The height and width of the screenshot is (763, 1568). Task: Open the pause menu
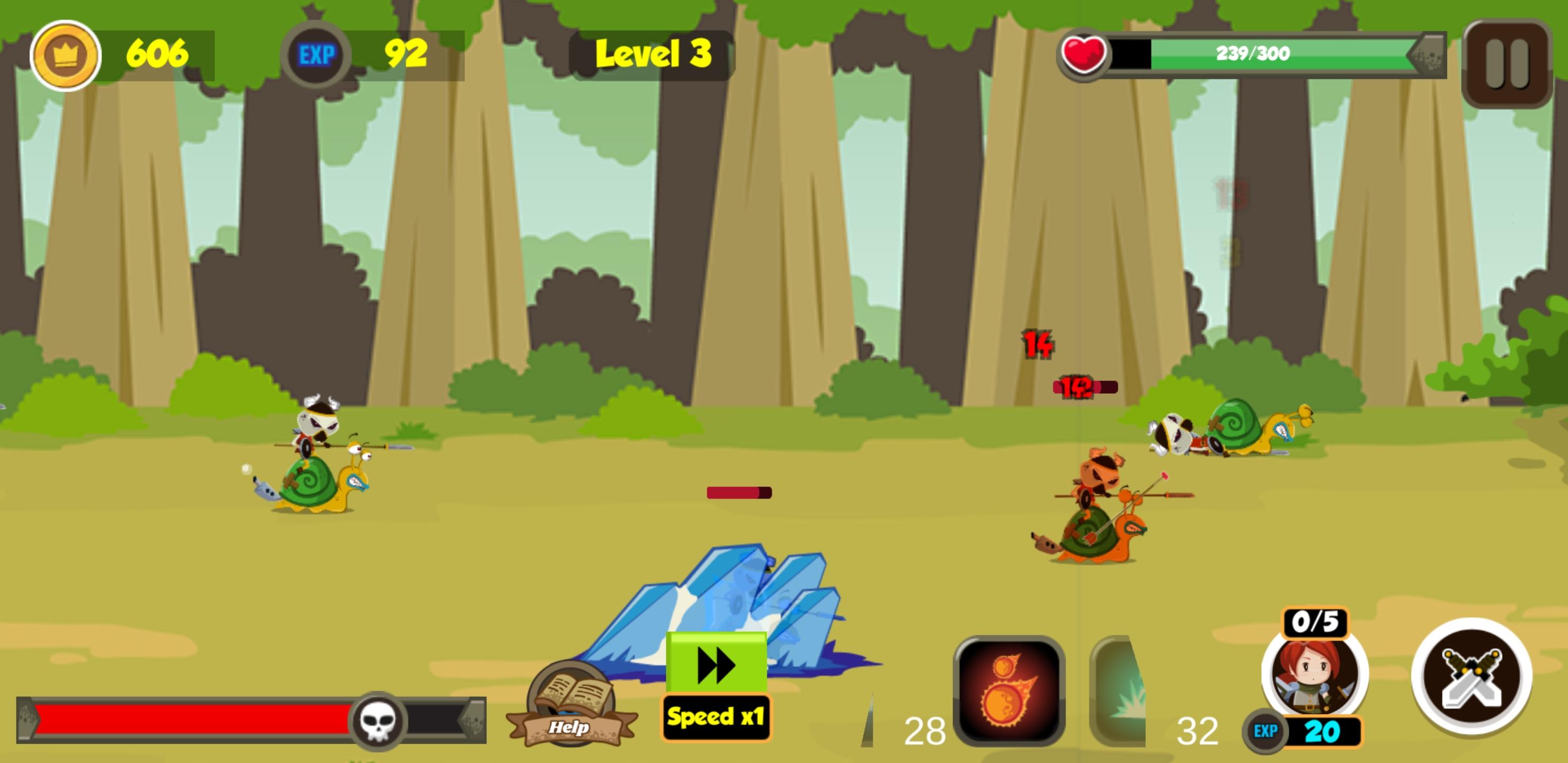point(1508,58)
